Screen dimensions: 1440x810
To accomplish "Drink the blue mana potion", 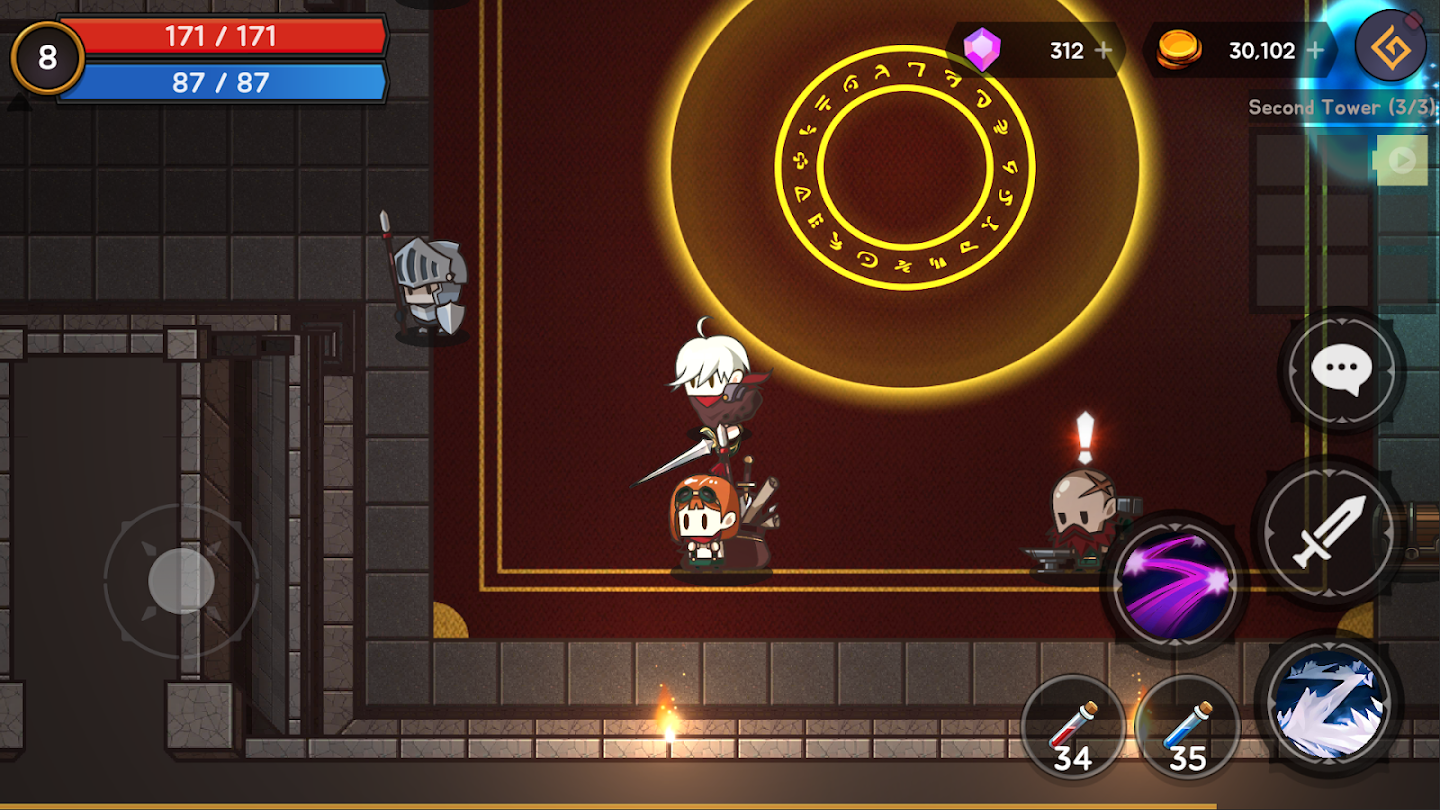I will point(1187,727).
